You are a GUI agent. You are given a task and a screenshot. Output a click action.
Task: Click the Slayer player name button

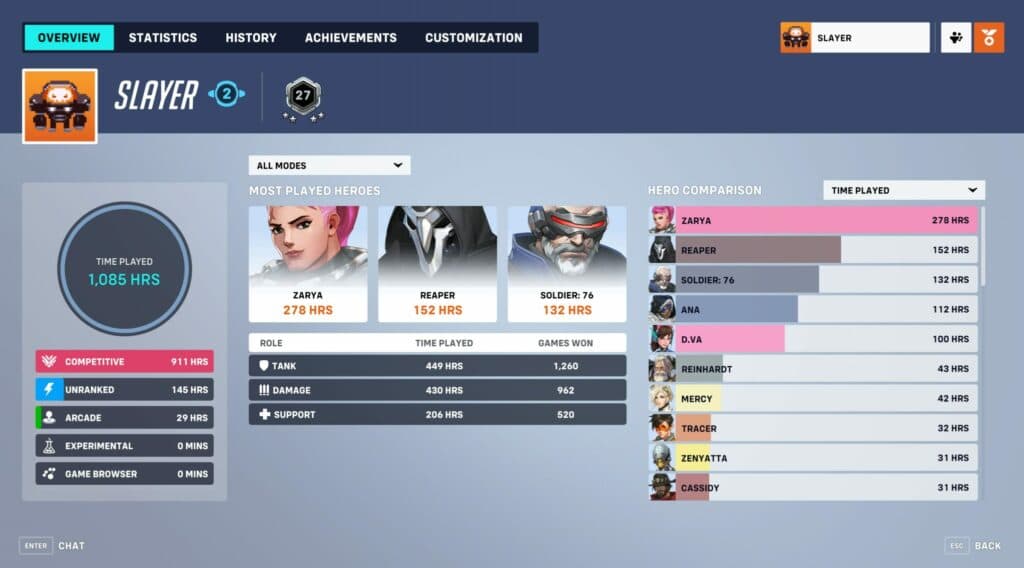[x=855, y=38]
